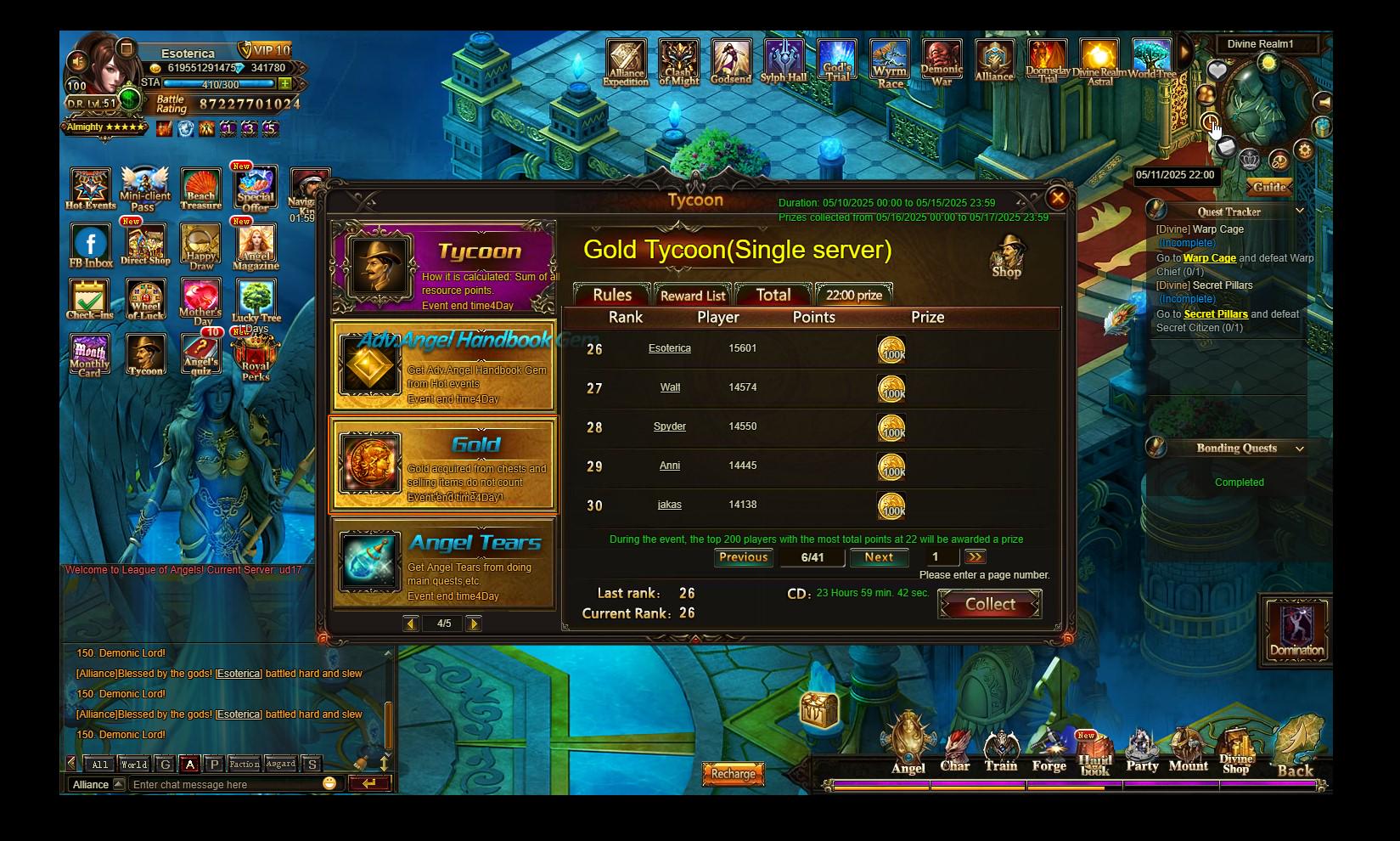
Task: Open the Forge menu
Action: (1049, 752)
